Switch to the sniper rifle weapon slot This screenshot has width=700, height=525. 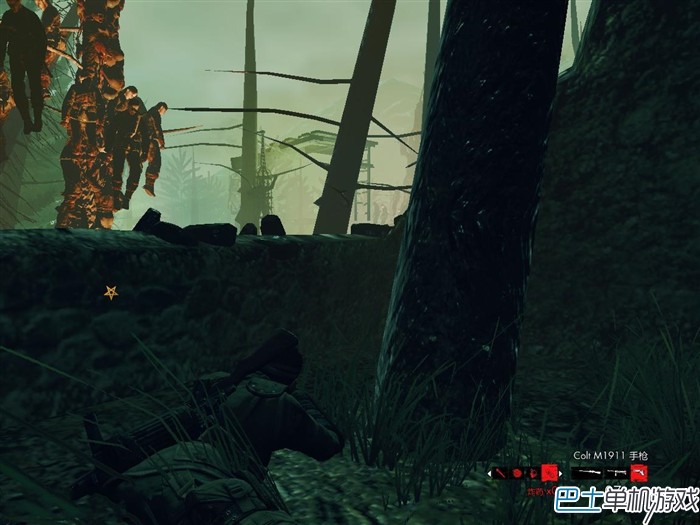587,473
